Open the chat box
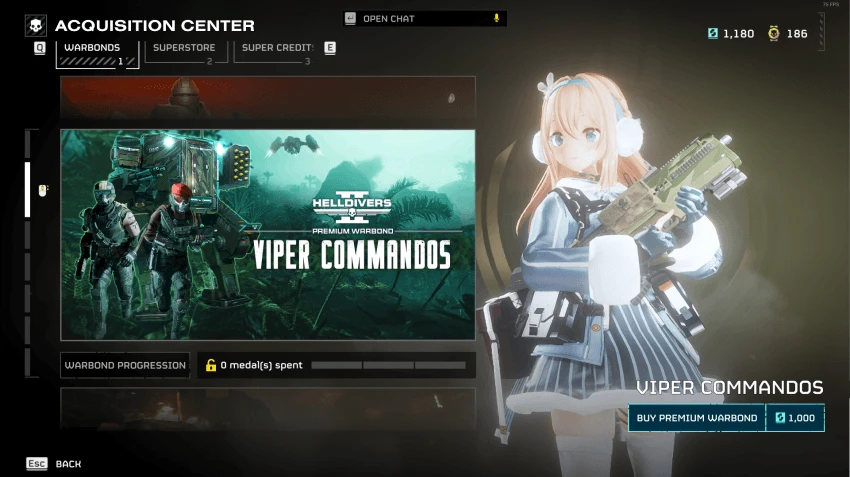 coord(424,18)
